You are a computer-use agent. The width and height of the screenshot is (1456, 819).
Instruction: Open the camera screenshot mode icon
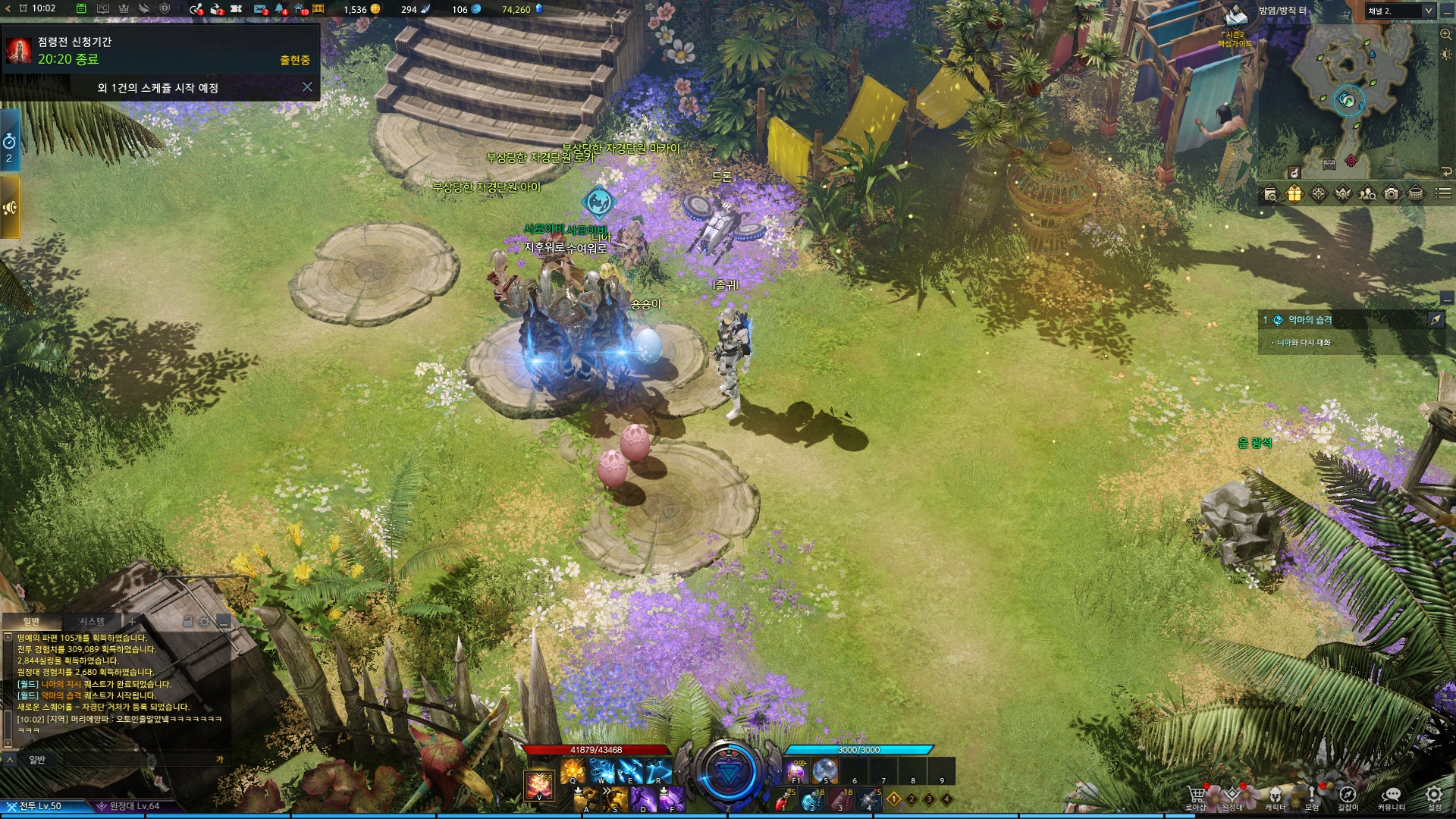point(1391,194)
